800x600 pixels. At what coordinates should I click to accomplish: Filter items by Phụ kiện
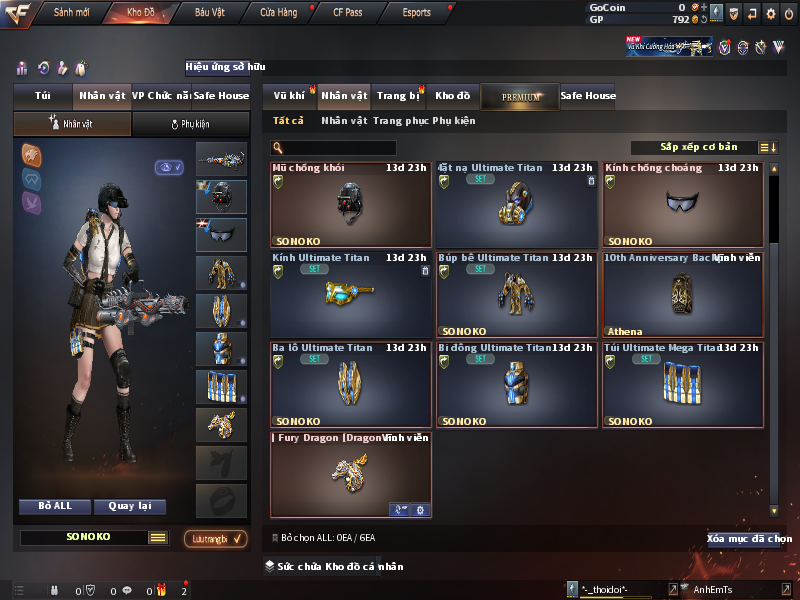tap(454, 121)
